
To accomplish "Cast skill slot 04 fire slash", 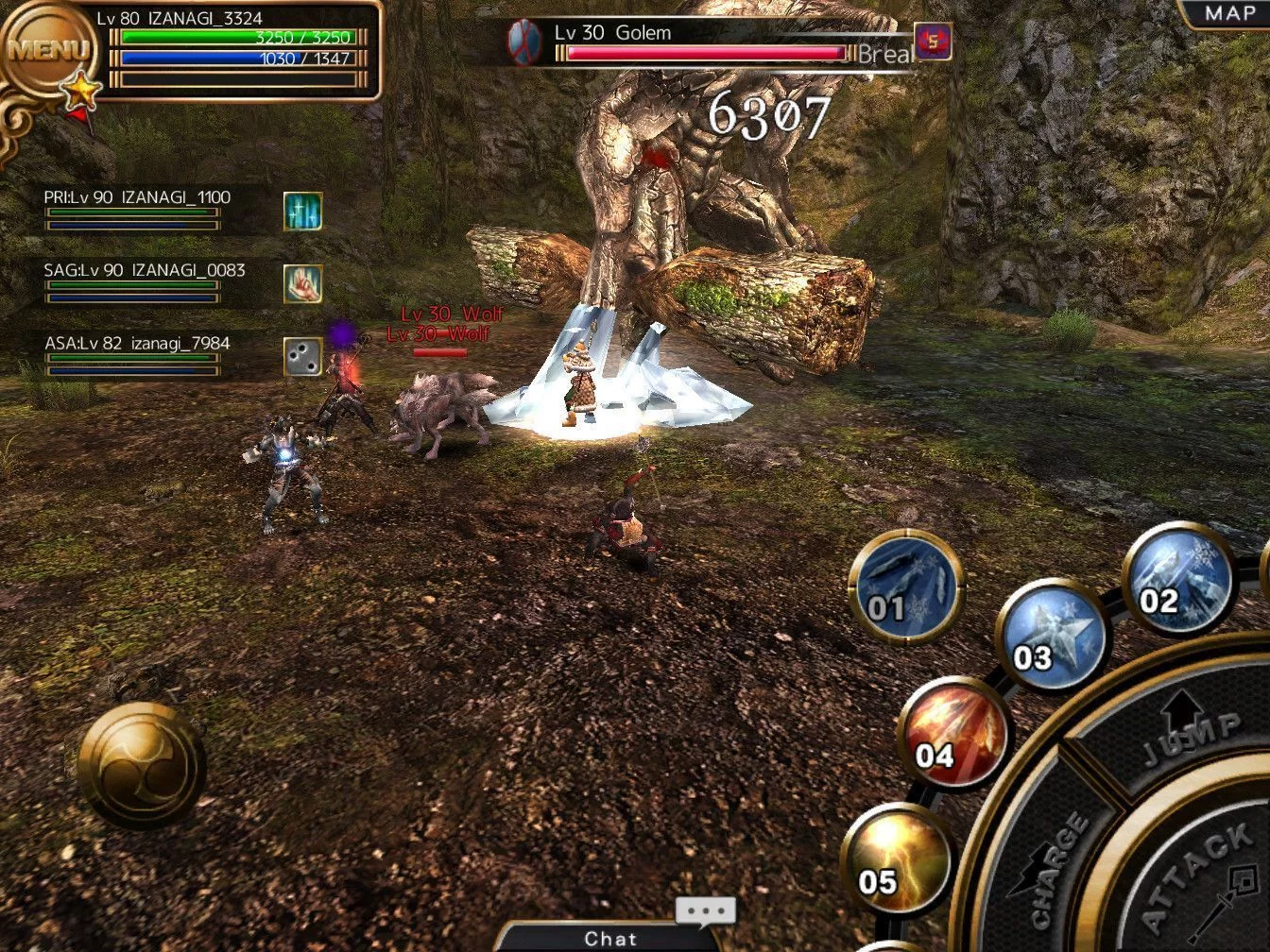I will tap(952, 734).
